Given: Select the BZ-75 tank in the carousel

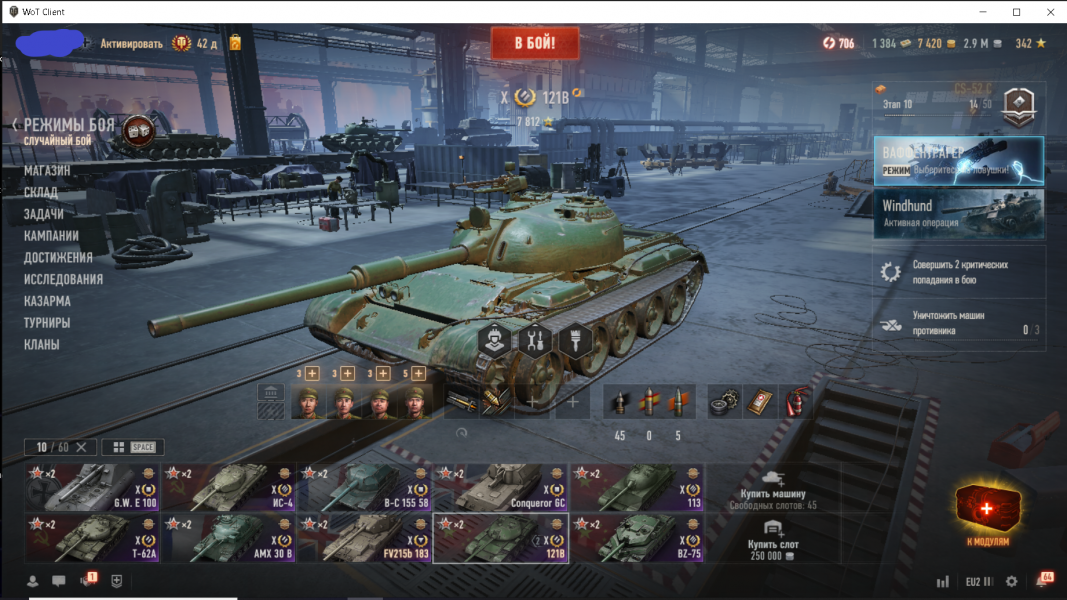Looking at the screenshot, I should pos(636,538).
